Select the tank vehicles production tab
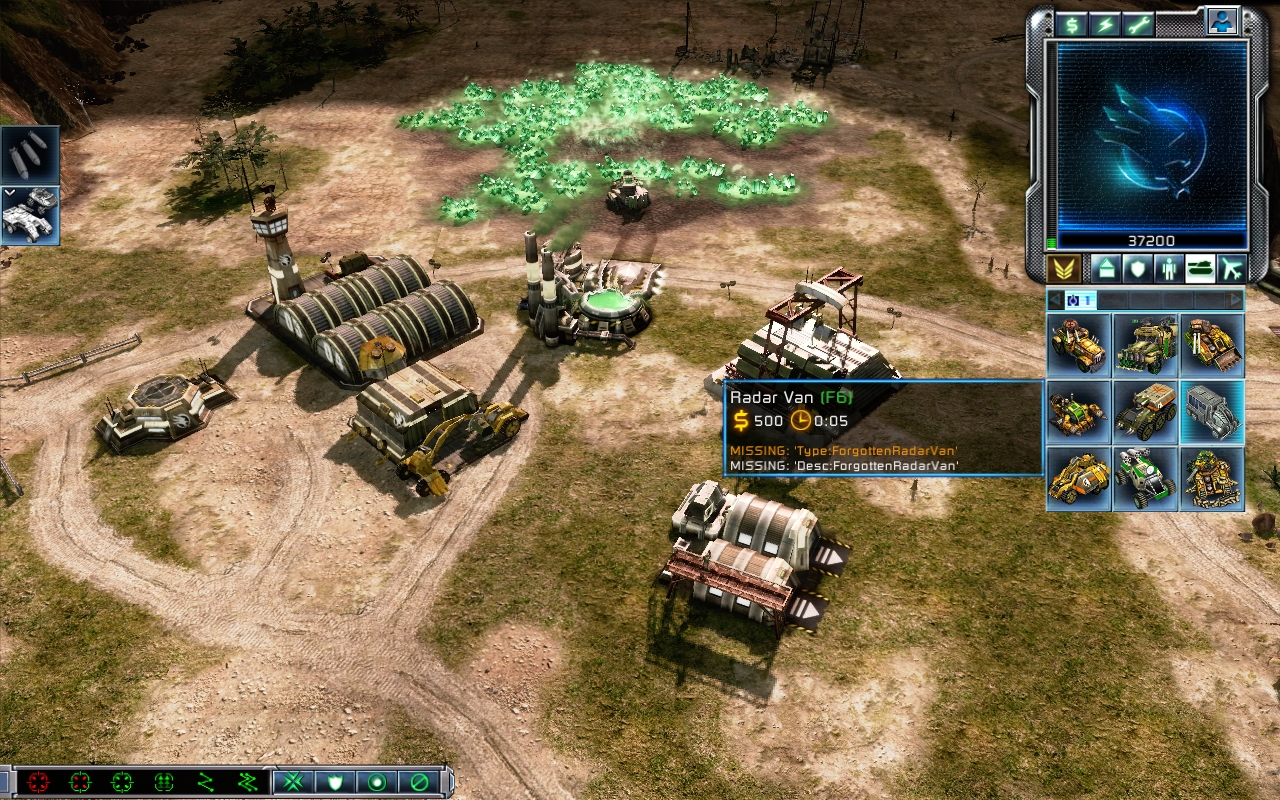The height and width of the screenshot is (800, 1280). coord(1199,268)
